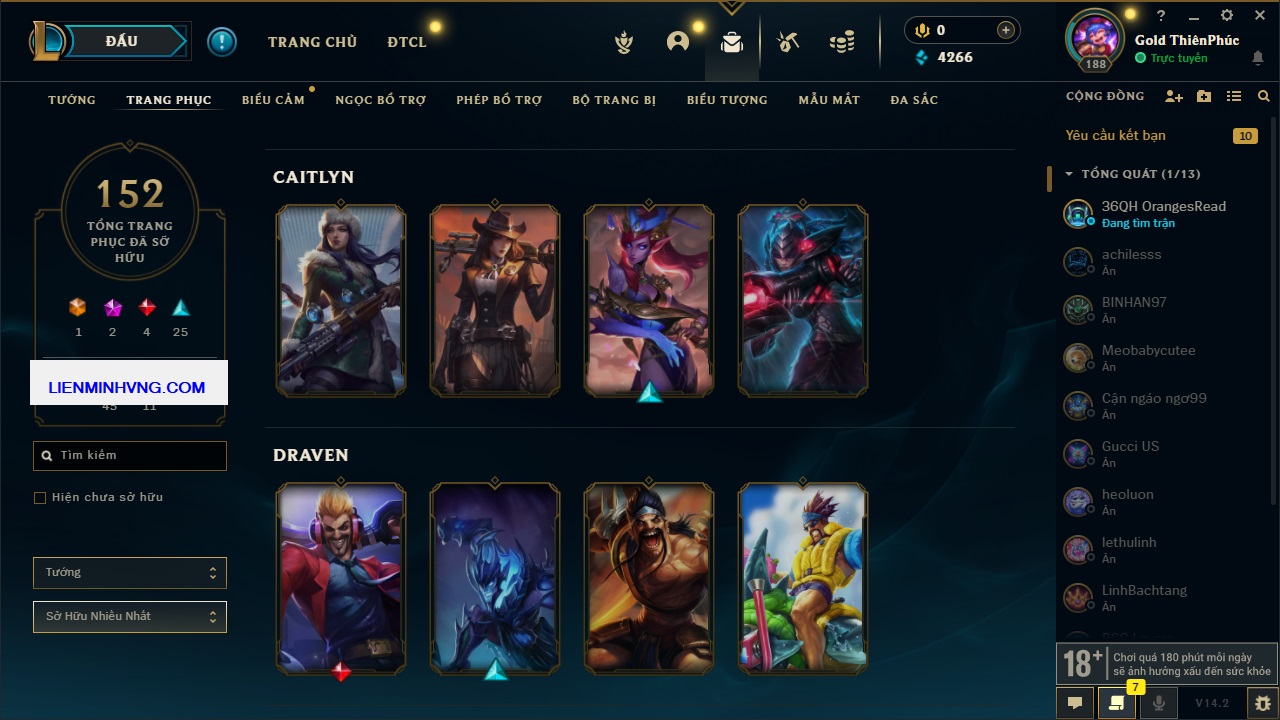The width and height of the screenshot is (1280, 720).
Task: Click the Tìm kiếm search field
Action: click(130, 456)
